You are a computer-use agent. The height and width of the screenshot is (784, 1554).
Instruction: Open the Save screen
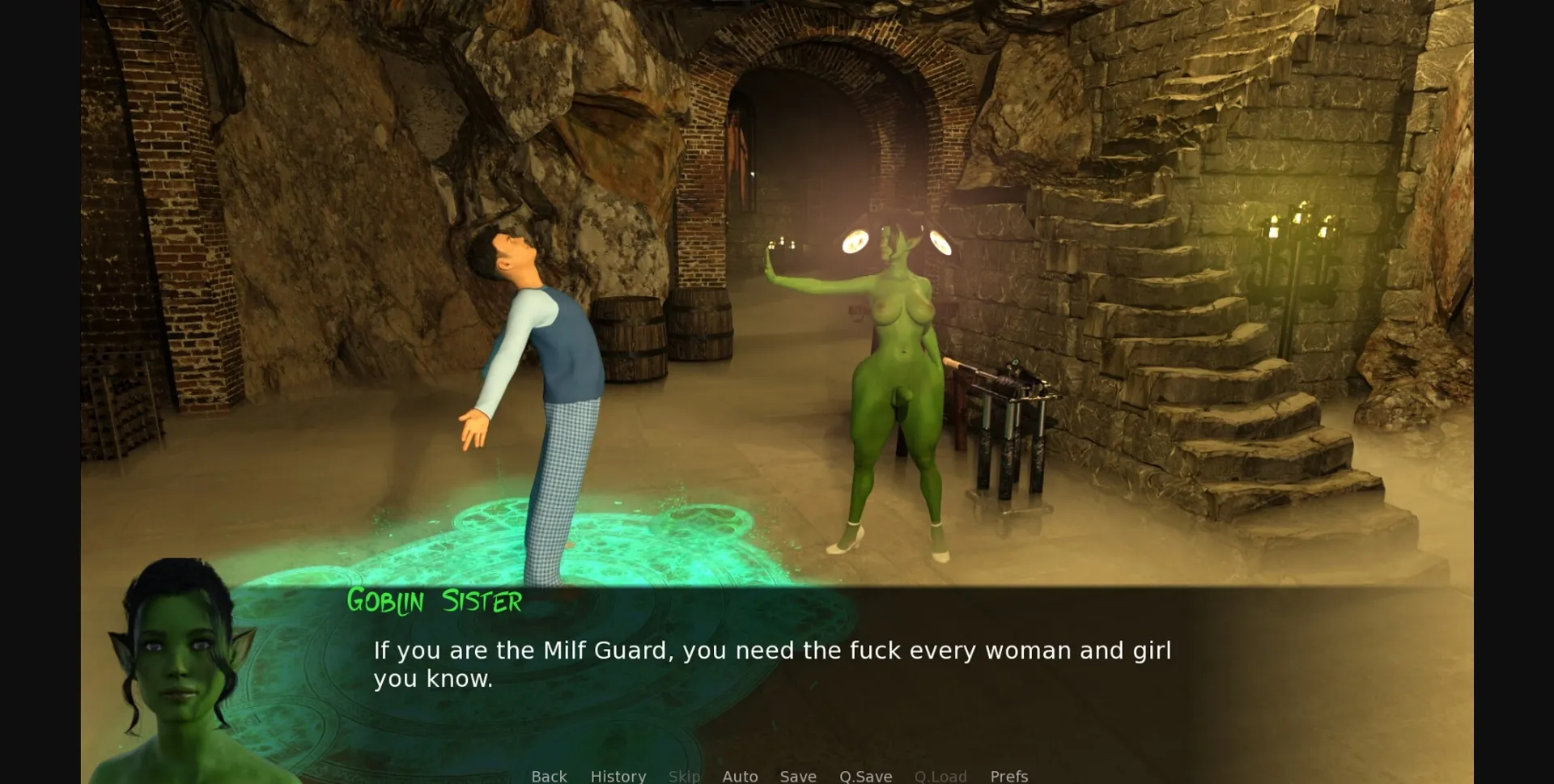tap(798, 776)
